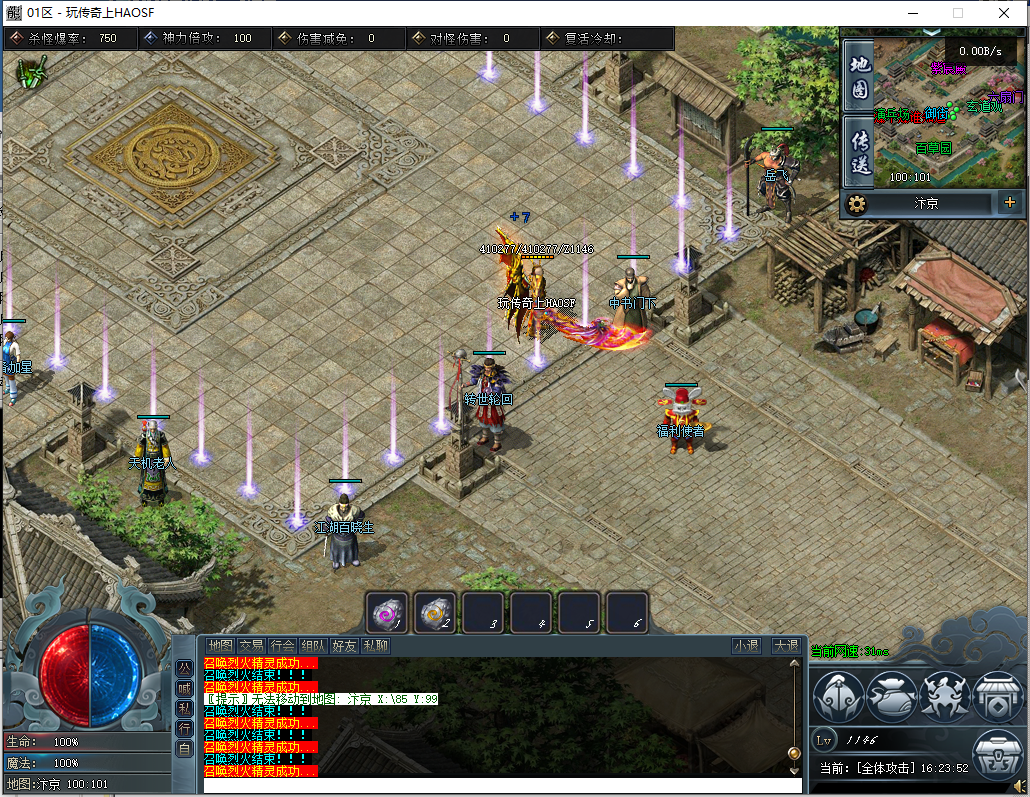Switch to the 行会 guild chat tab
The height and width of the screenshot is (797, 1030).
coord(283,646)
